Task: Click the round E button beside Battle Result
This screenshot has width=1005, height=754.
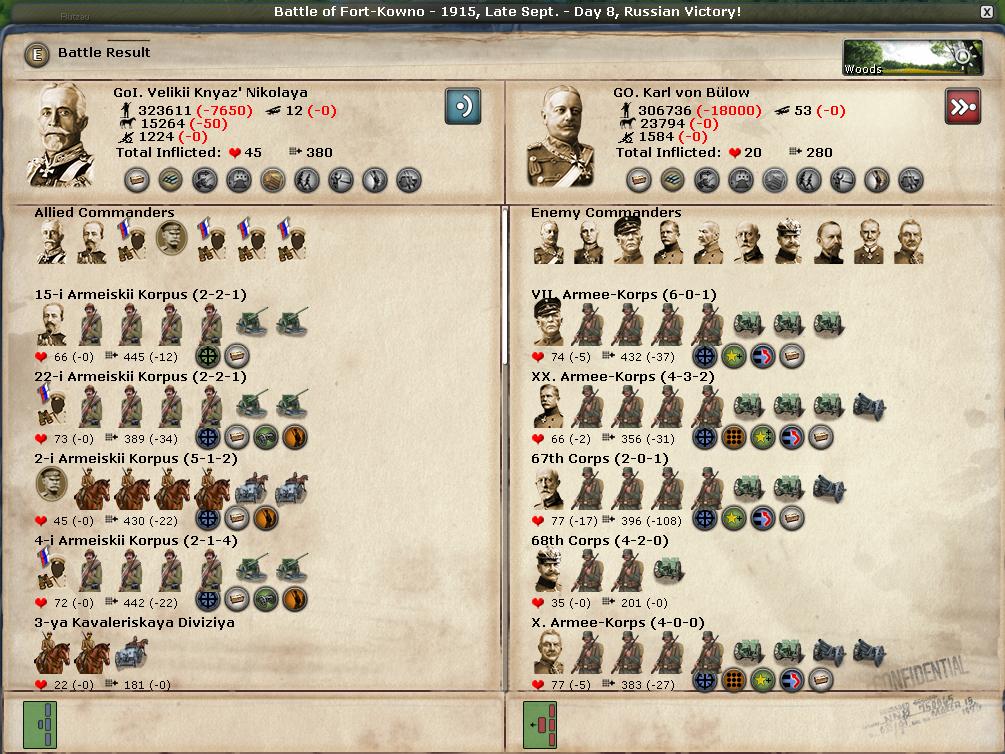Action: click(37, 54)
